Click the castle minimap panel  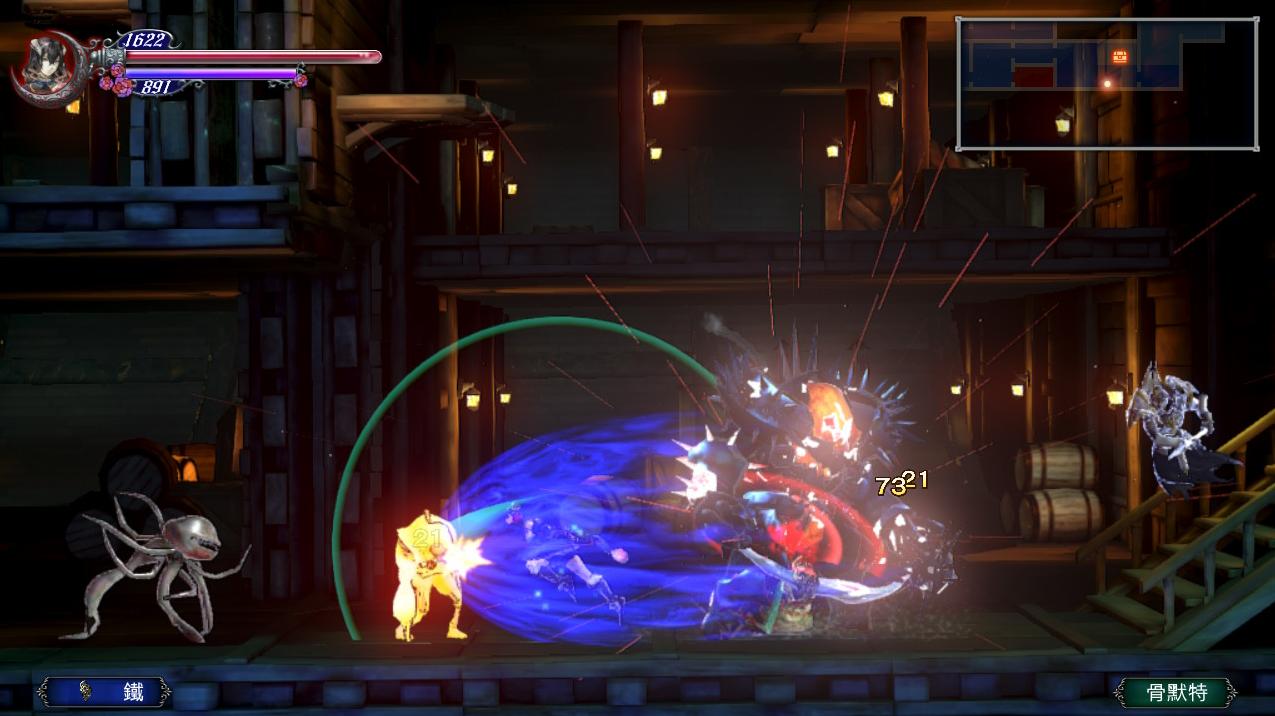pyautogui.click(x=1107, y=84)
